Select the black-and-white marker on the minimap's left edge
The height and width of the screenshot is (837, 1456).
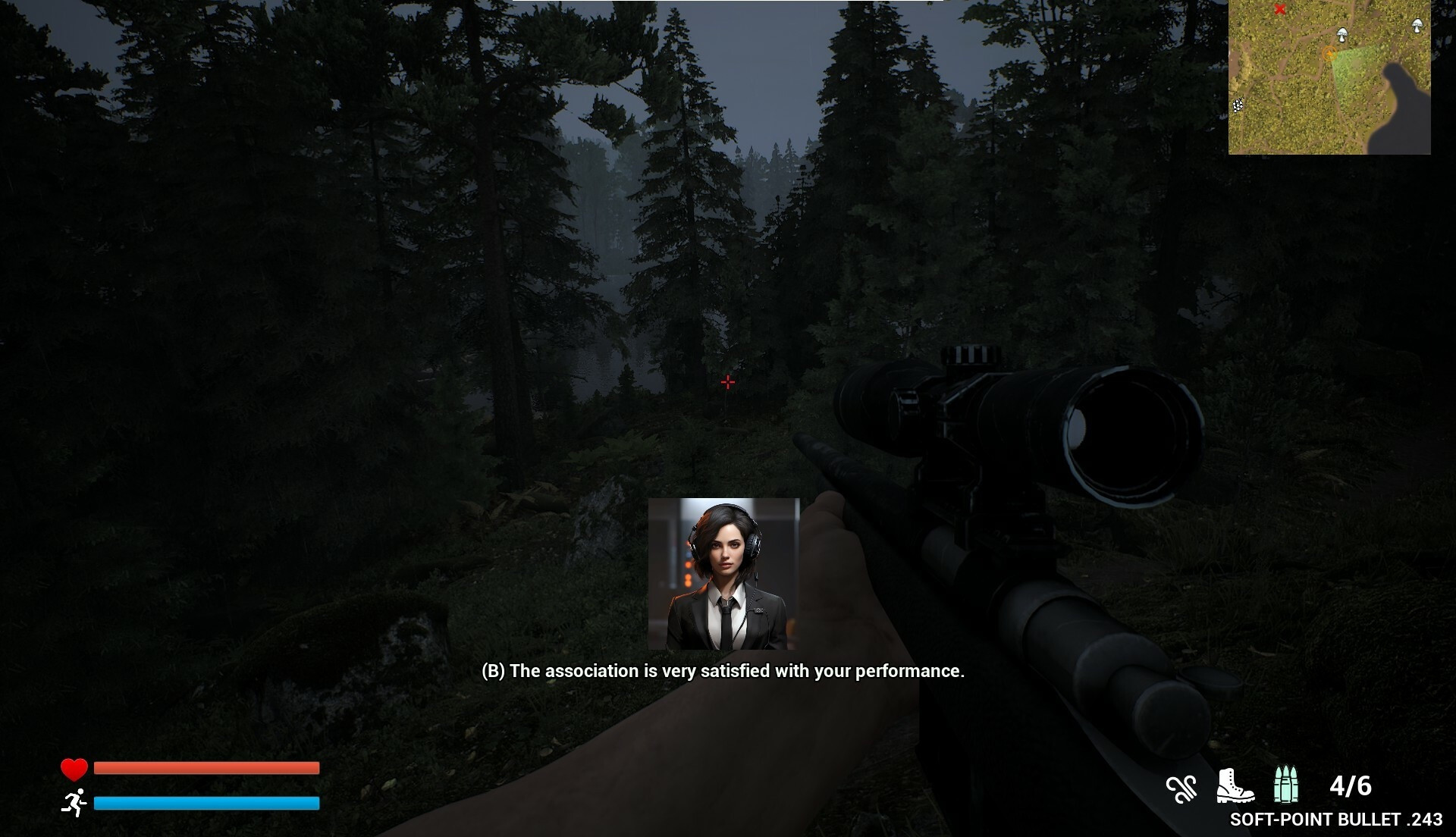tap(1238, 105)
